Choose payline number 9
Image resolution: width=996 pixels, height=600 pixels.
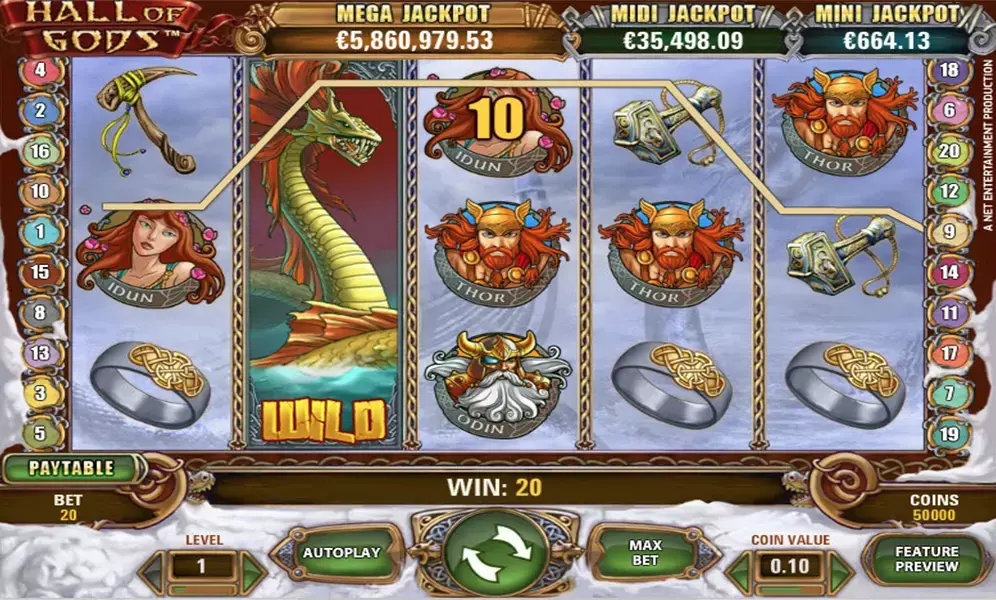click(950, 231)
